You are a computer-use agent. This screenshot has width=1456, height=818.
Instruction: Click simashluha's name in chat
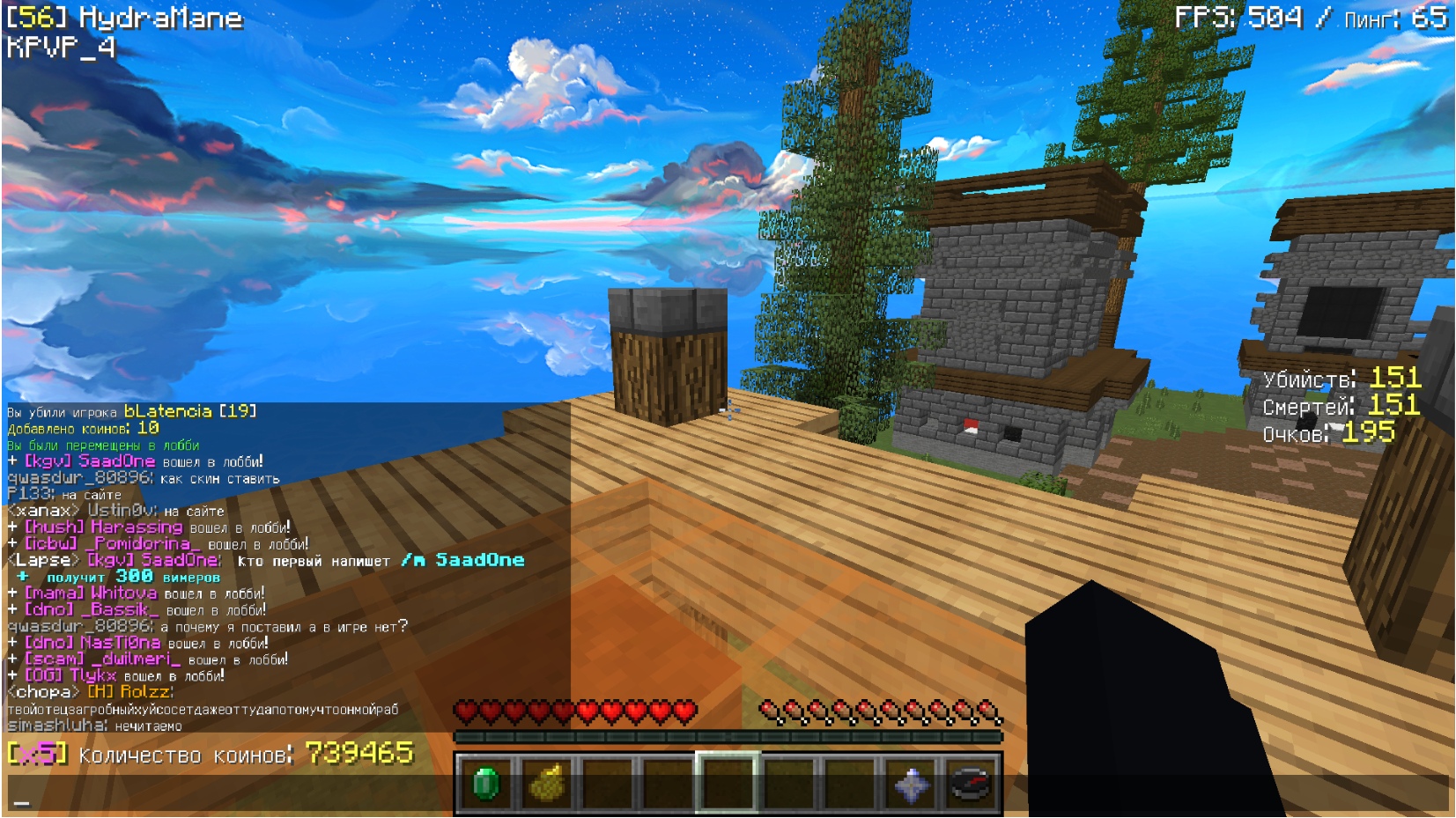pos(55,726)
